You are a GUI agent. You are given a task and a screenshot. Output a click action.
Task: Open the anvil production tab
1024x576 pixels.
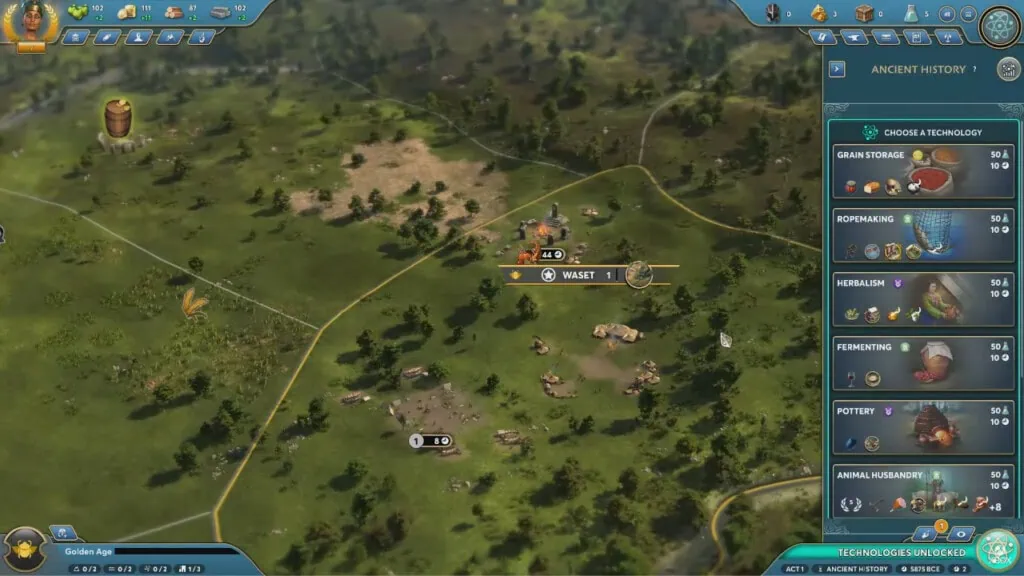coord(855,37)
